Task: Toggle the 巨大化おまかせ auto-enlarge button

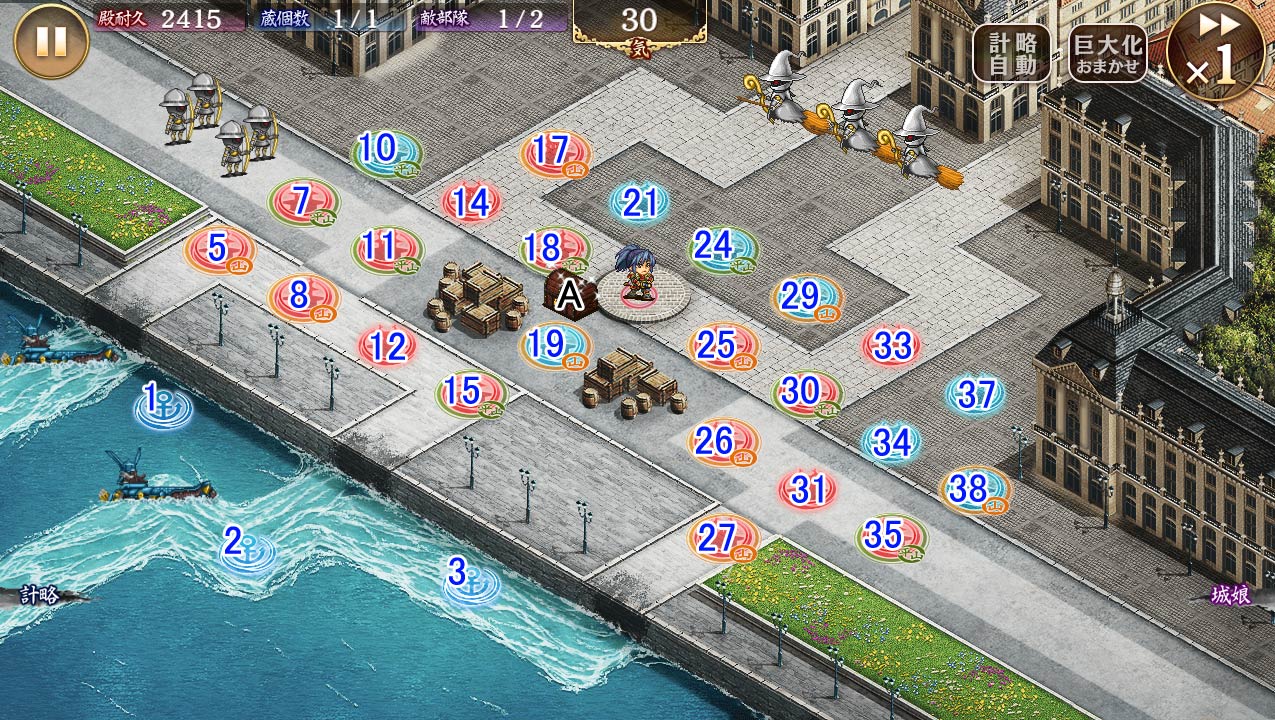Action: tap(1108, 53)
